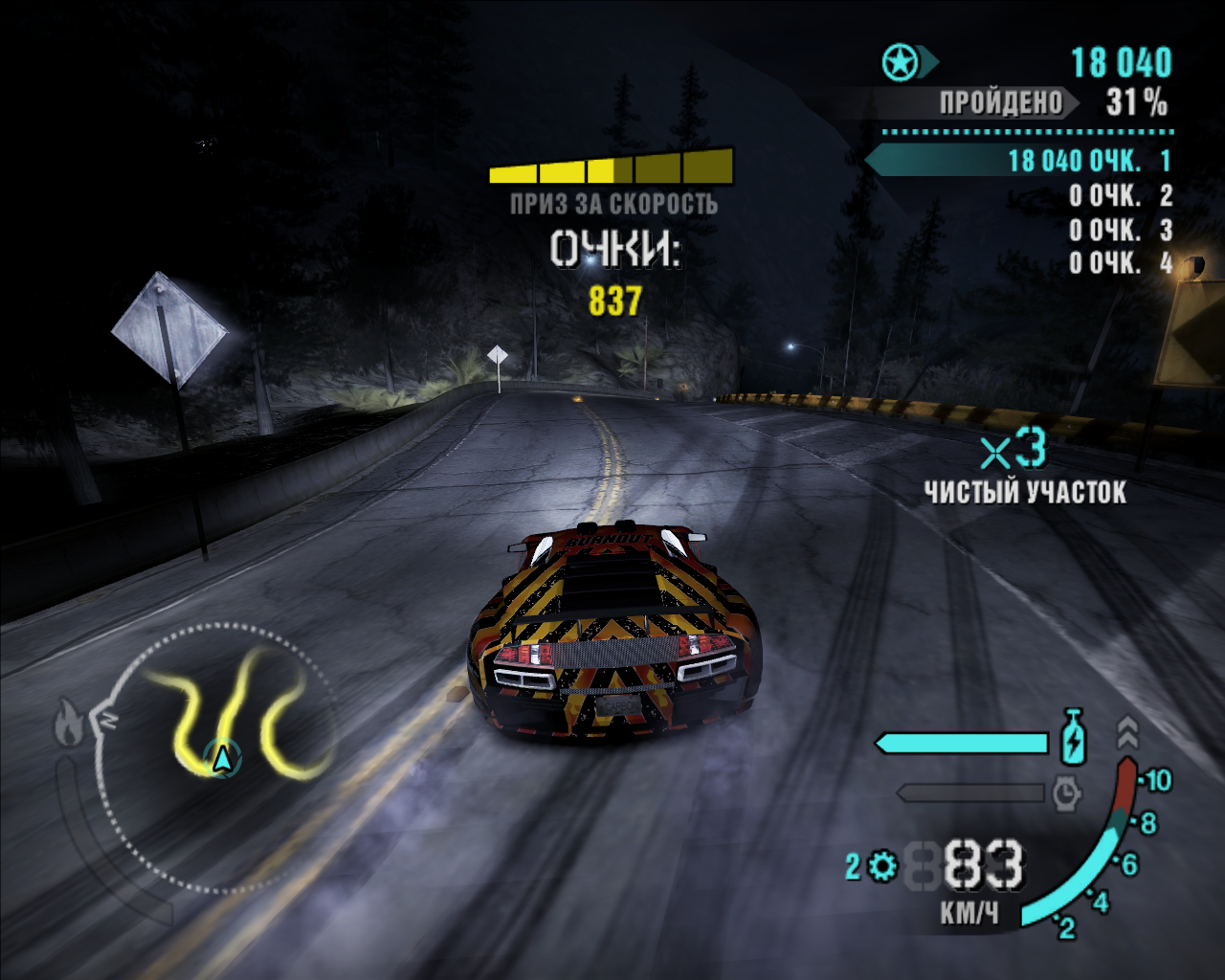The height and width of the screenshot is (980, 1225).
Task: Select the nitrous bottle icon
Action: pyautogui.click(x=1074, y=737)
